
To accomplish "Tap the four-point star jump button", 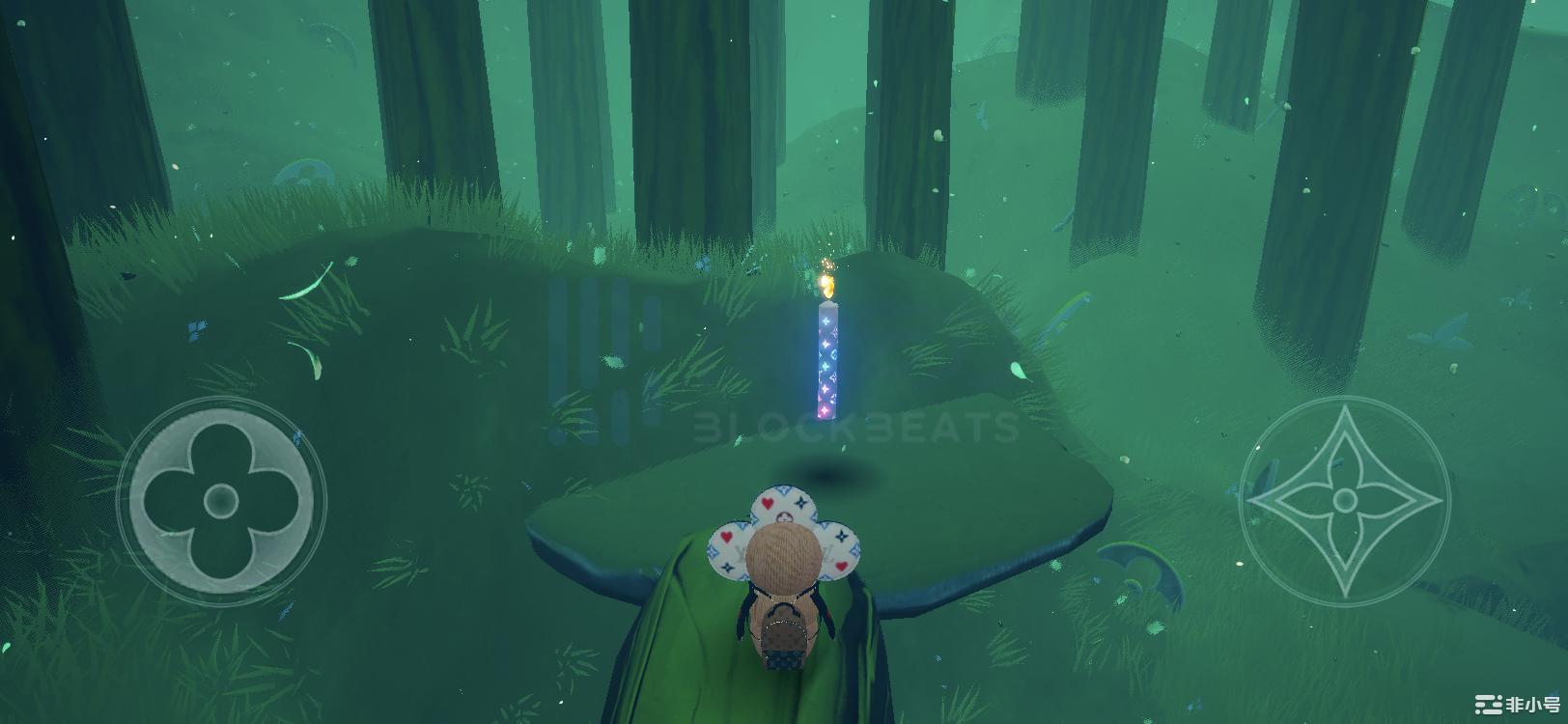I will point(1344,500).
